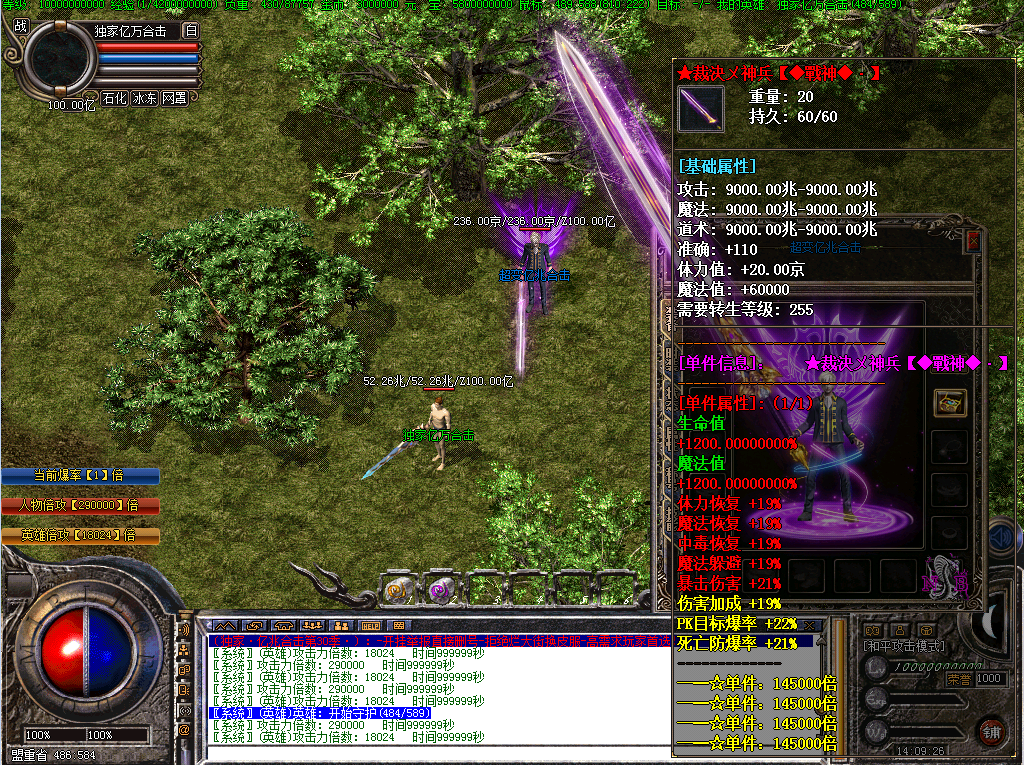Image resolution: width=1024 pixels, height=765 pixels.
Task: Click the 人物倍攻 red banner
Action: coord(80,506)
